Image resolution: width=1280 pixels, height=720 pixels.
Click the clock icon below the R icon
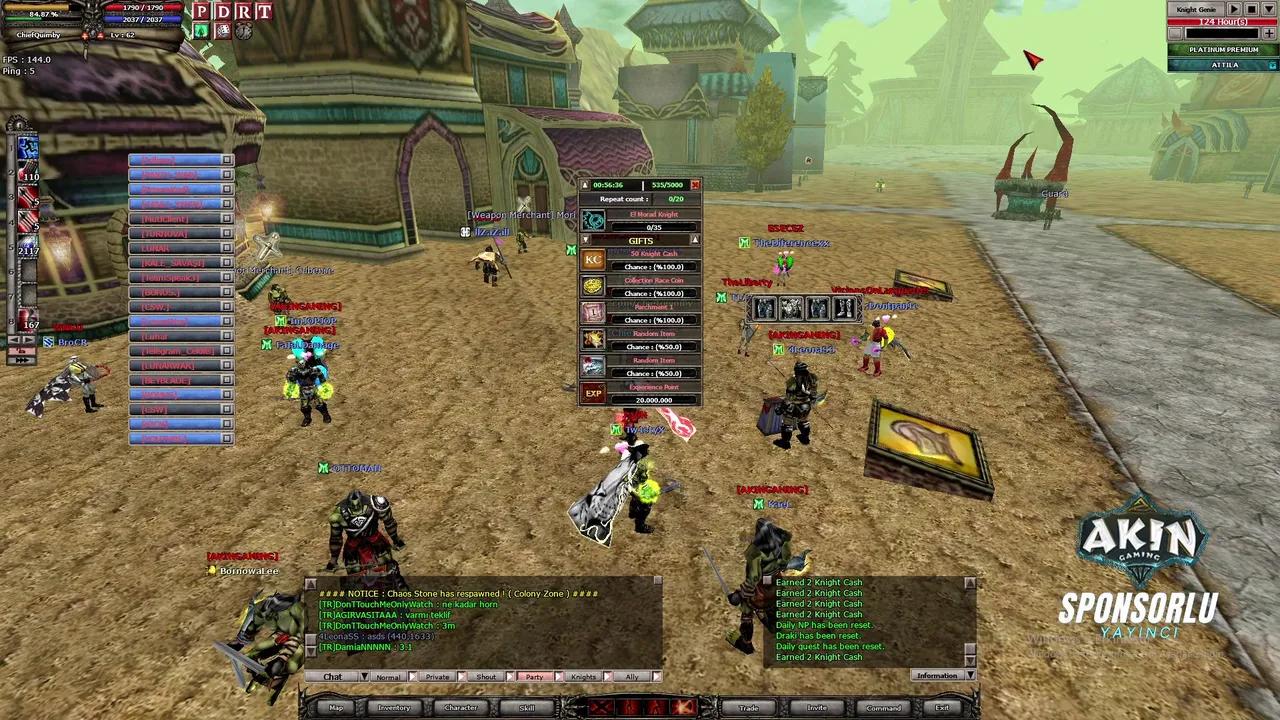244,31
